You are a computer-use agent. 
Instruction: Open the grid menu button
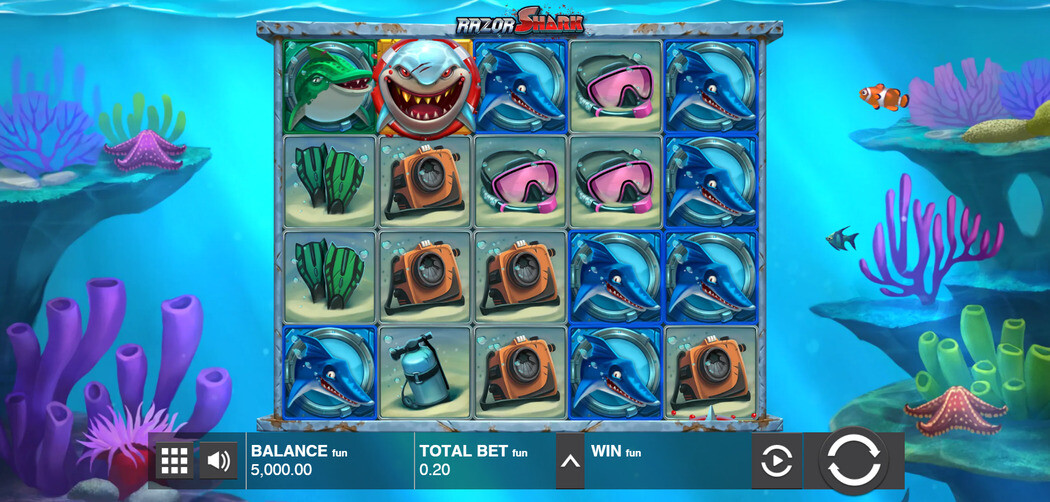tap(174, 461)
